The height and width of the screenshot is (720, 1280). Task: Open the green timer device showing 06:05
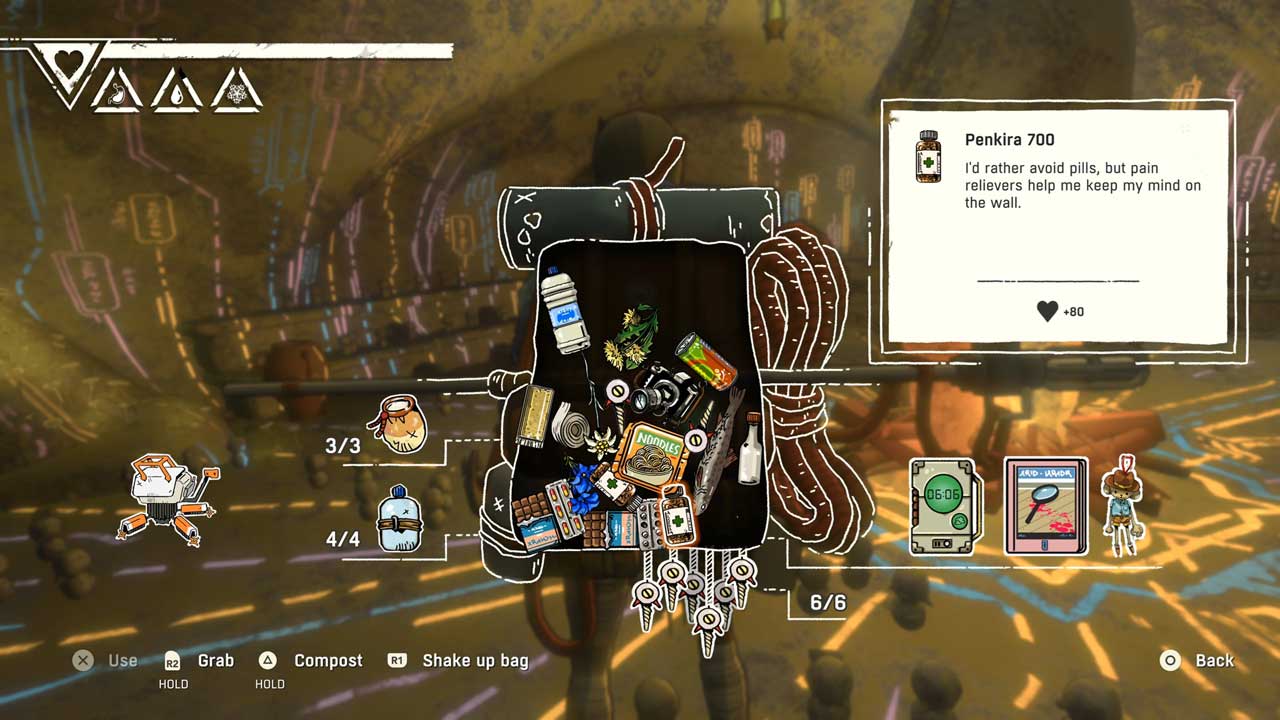click(942, 506)
